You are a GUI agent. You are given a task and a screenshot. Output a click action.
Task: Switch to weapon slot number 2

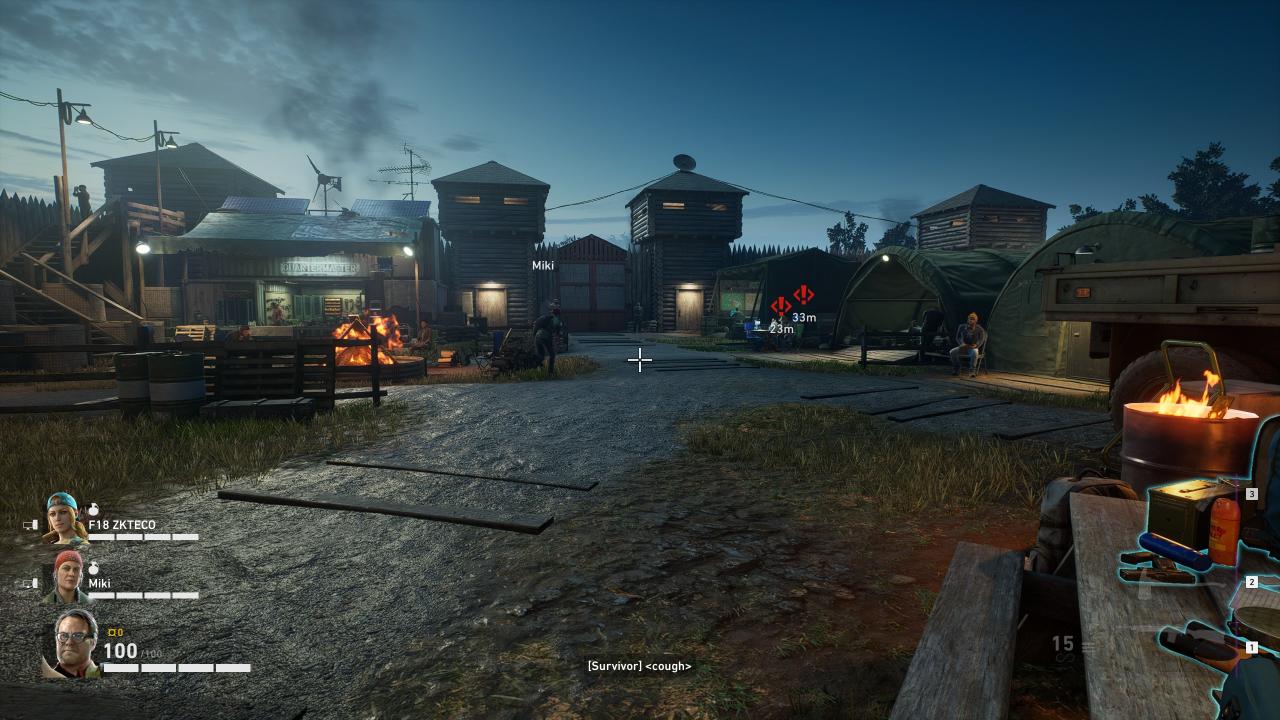[1251, 582]
